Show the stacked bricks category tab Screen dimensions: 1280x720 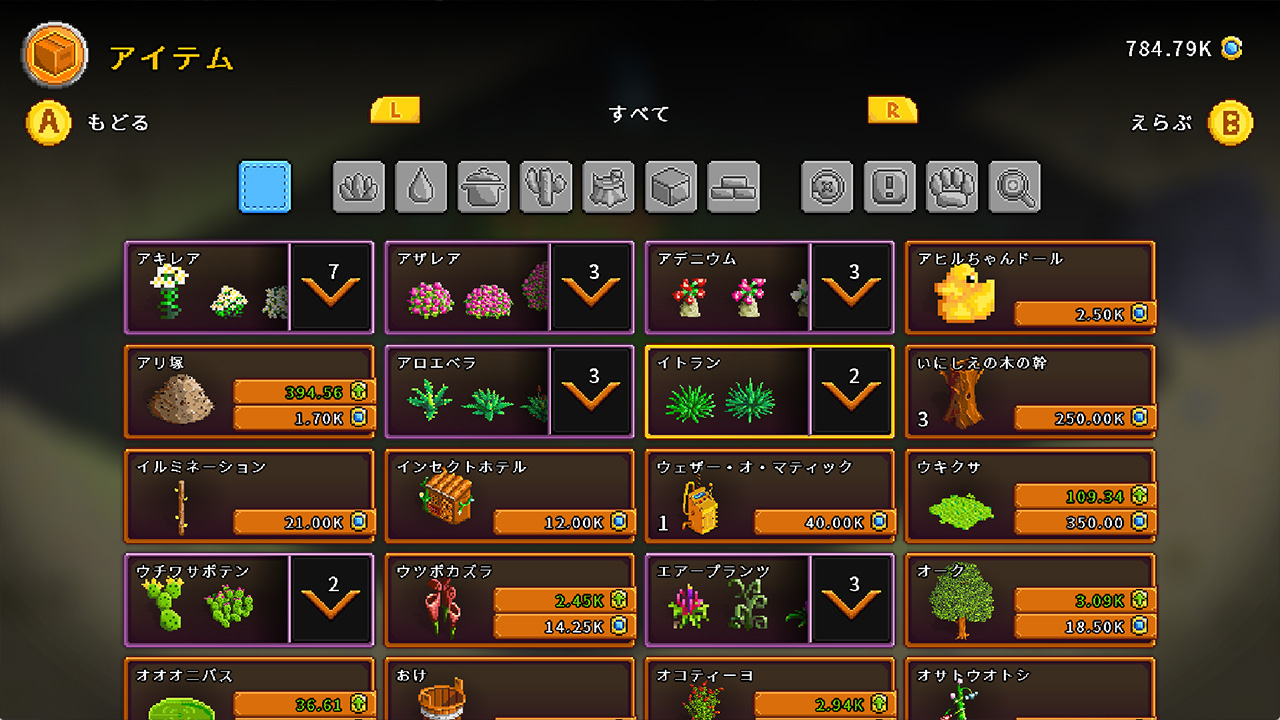(x=733, y=187)
